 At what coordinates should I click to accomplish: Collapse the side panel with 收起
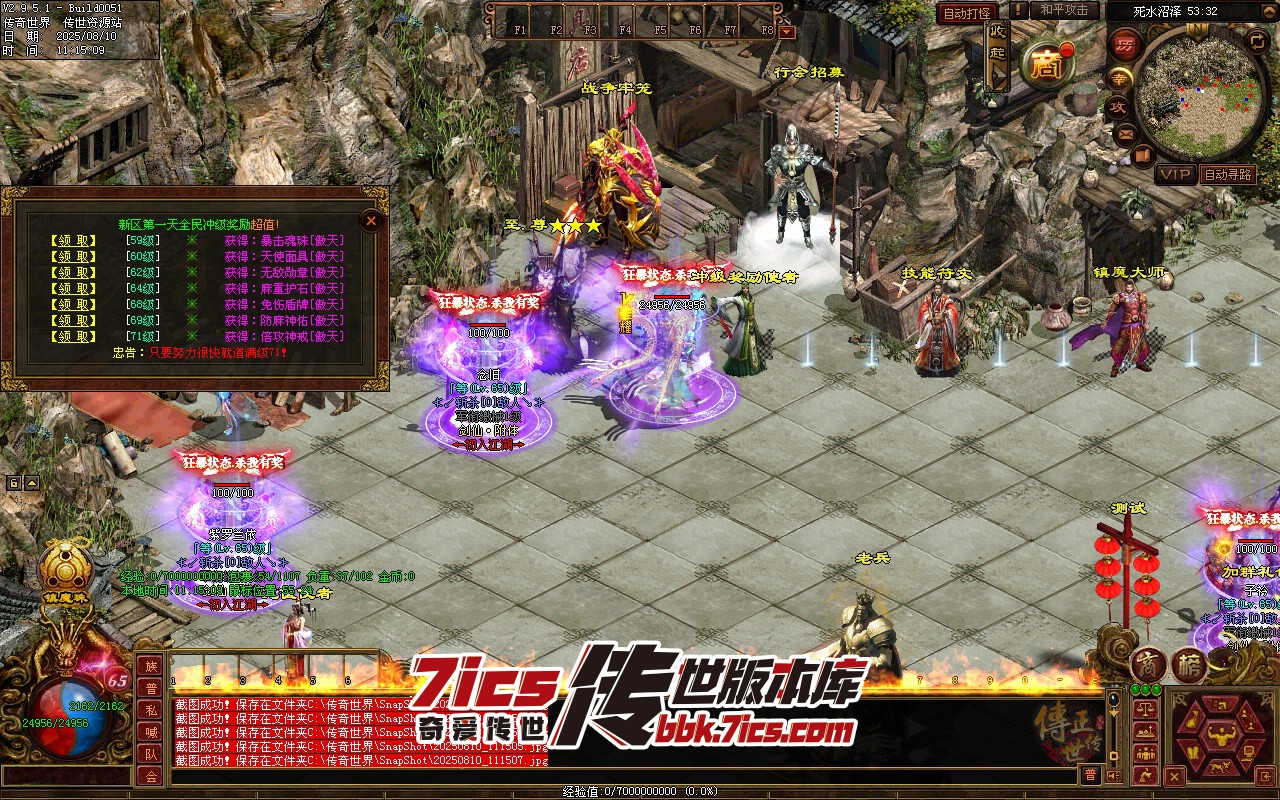click(x=997, y=55)
